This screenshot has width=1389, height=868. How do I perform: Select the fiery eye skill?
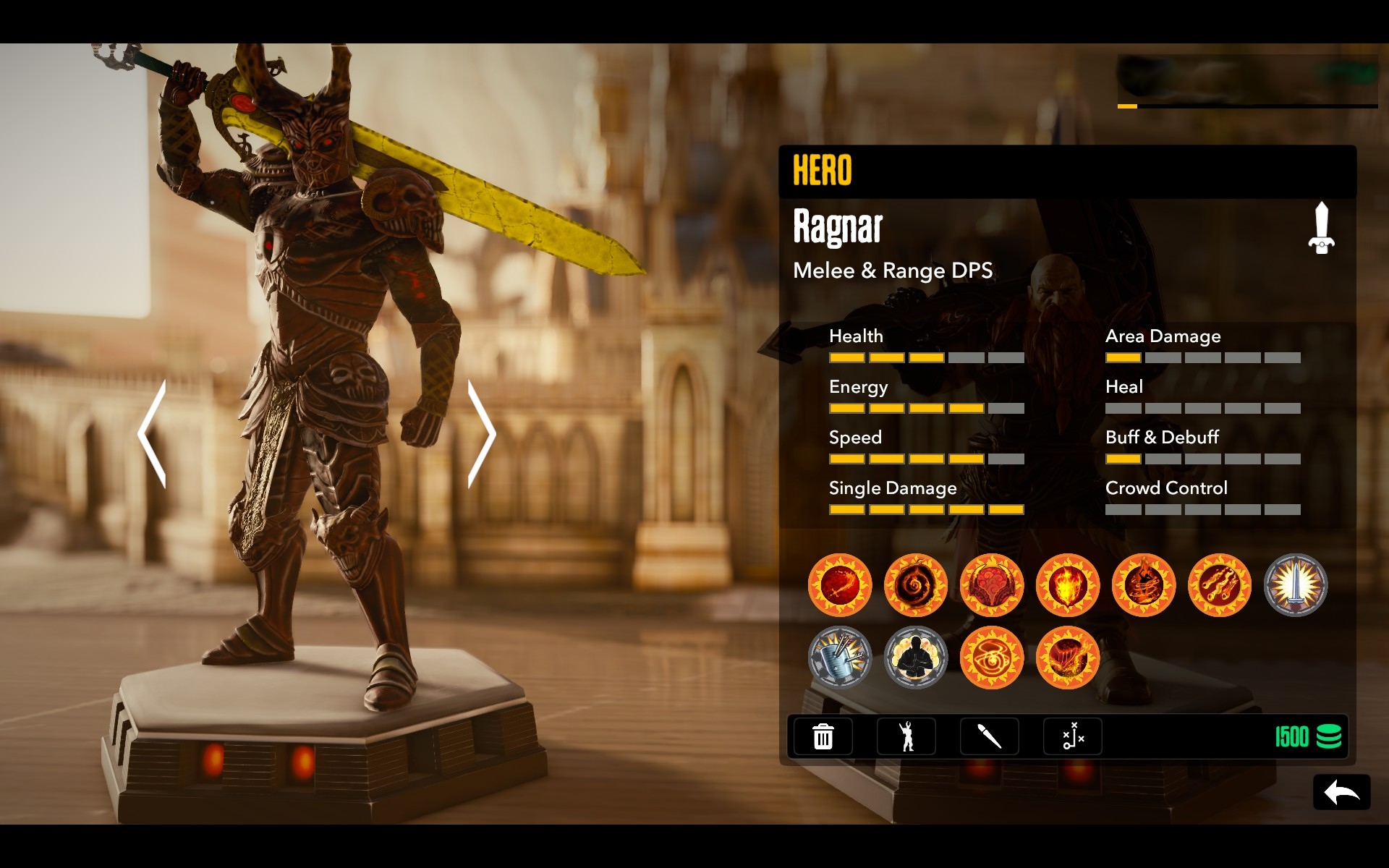coord(992,658)
